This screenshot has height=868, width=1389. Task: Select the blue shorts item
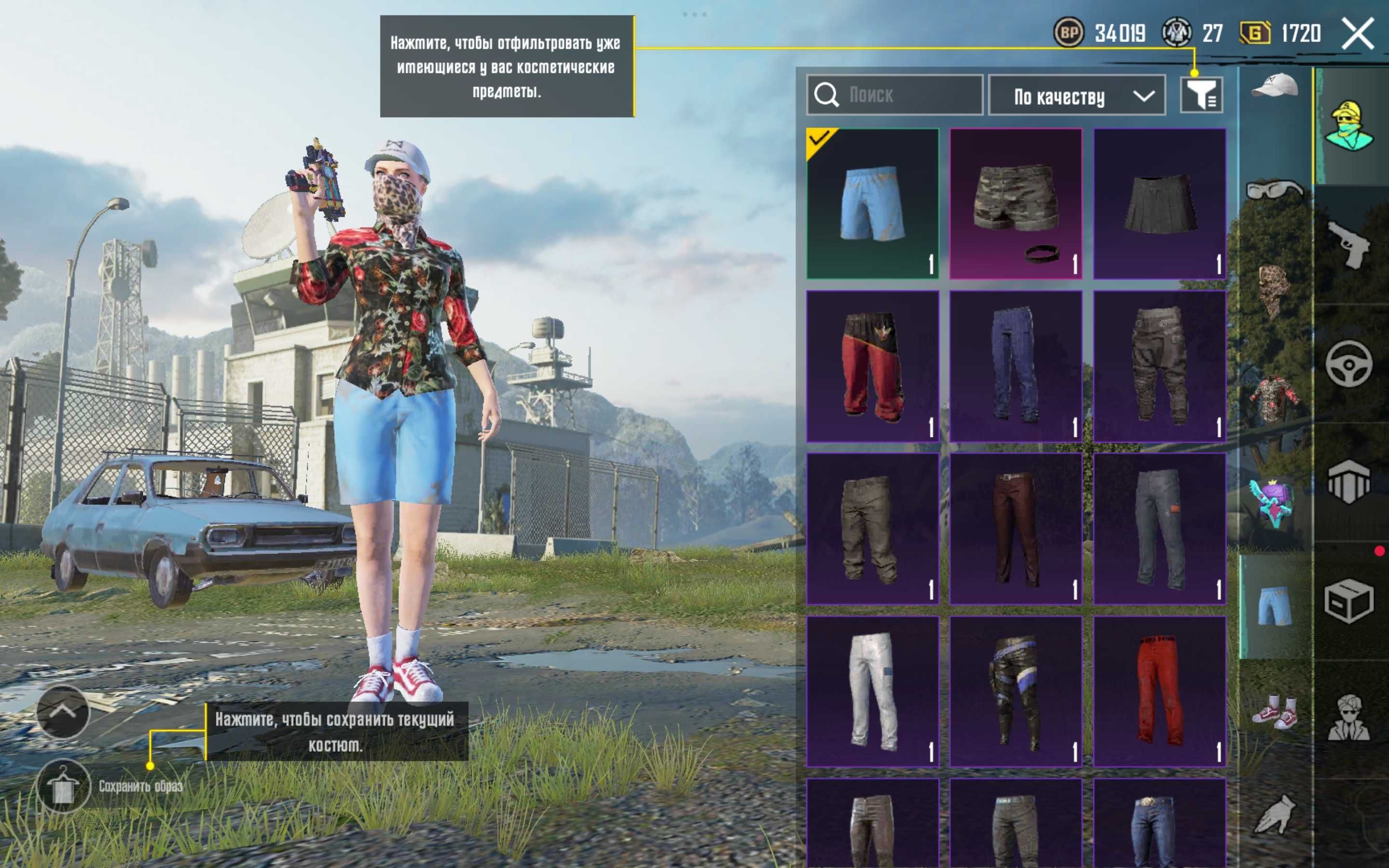[x=872, y=203]
